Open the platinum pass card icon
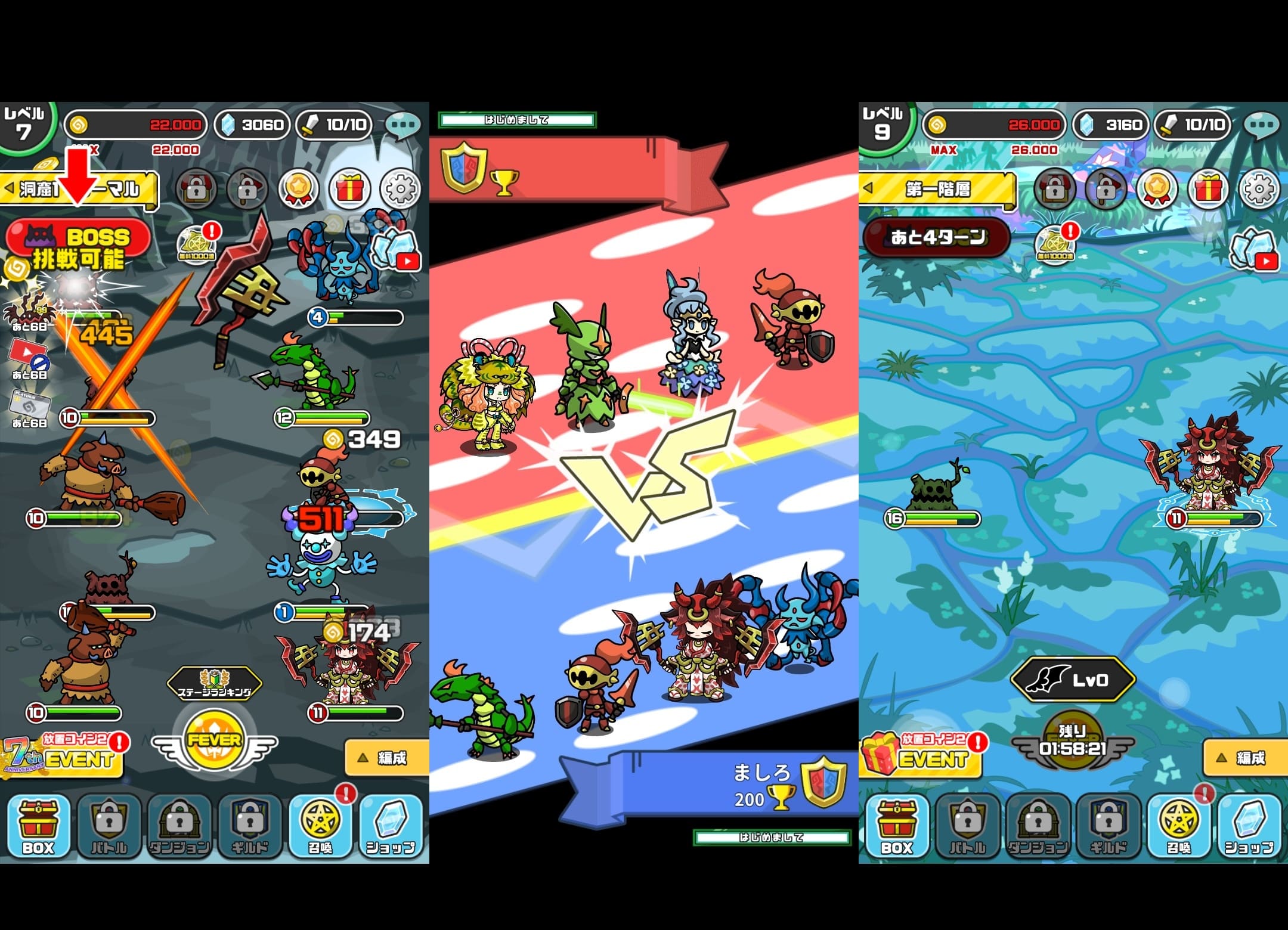 click(29, 408)
